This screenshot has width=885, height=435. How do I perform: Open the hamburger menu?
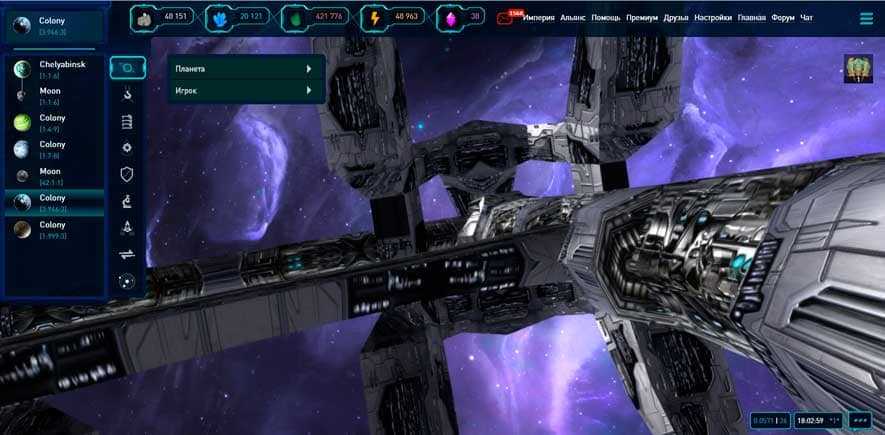click(x=866, y=18)
